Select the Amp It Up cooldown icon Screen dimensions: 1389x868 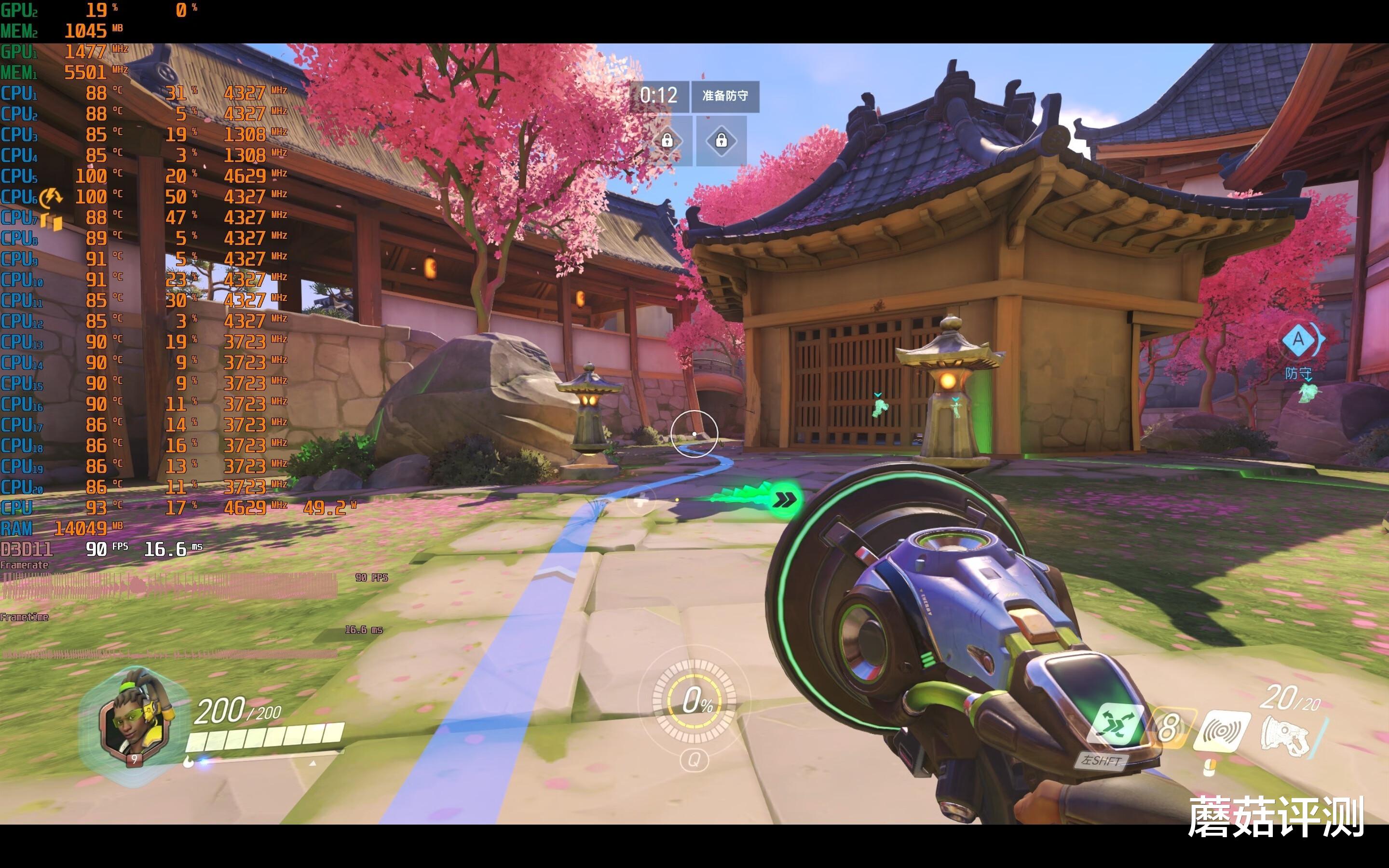pyautogui.click(x=1169, y=728)
